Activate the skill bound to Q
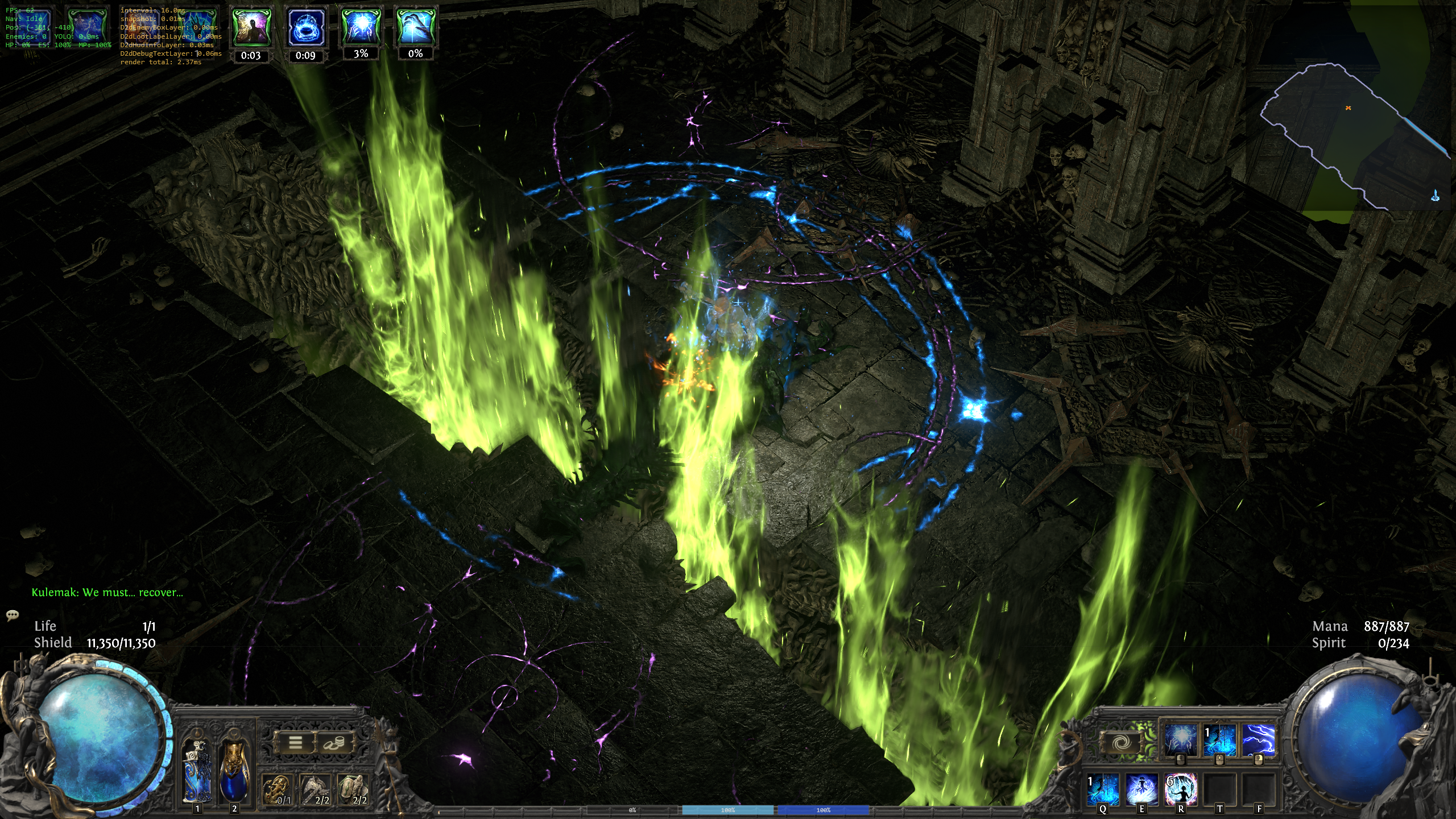The image size is (1456, 819). 1103,789
